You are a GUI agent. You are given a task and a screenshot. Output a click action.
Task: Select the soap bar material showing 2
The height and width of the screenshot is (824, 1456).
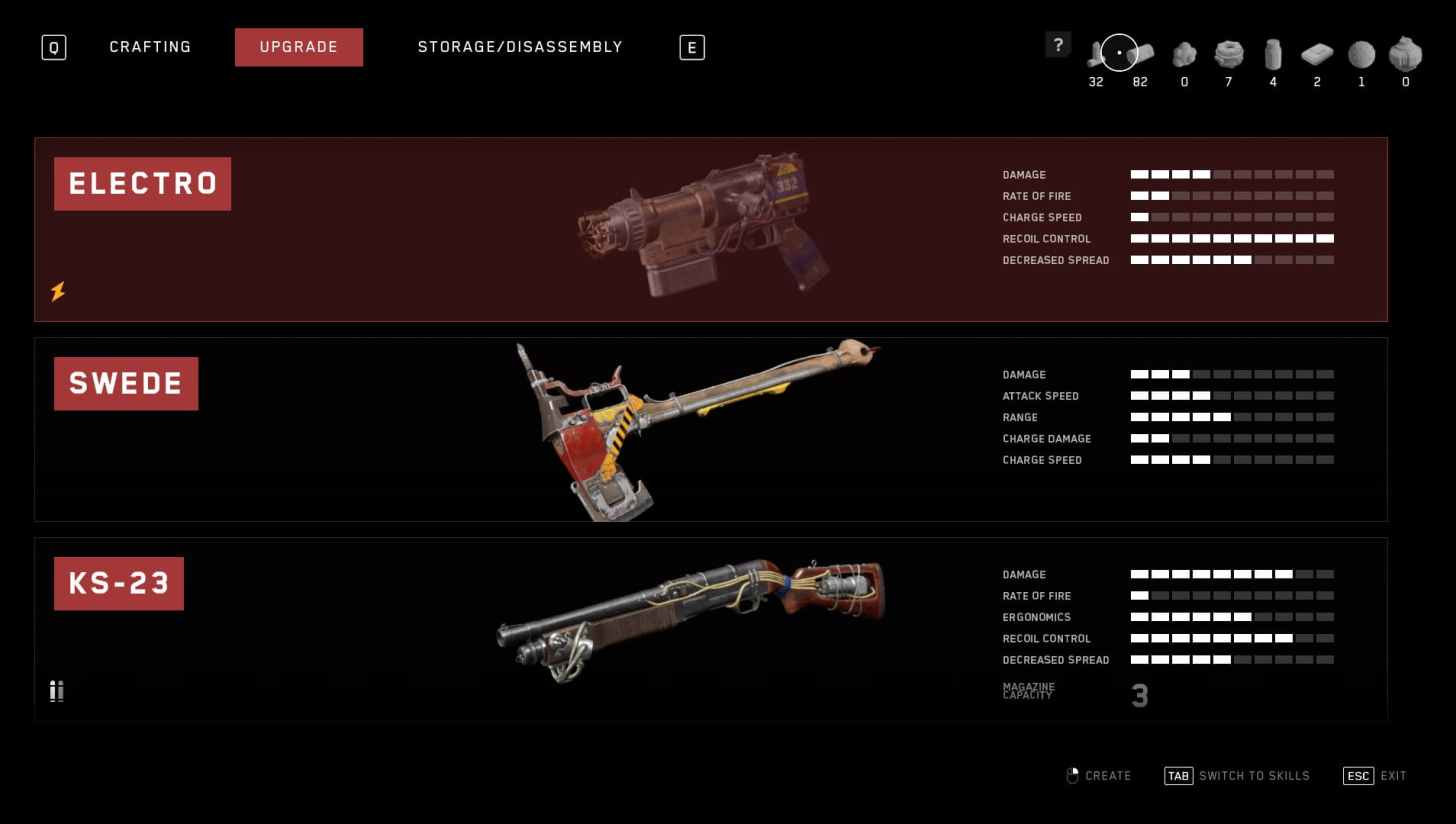[x=1316, y=55]
